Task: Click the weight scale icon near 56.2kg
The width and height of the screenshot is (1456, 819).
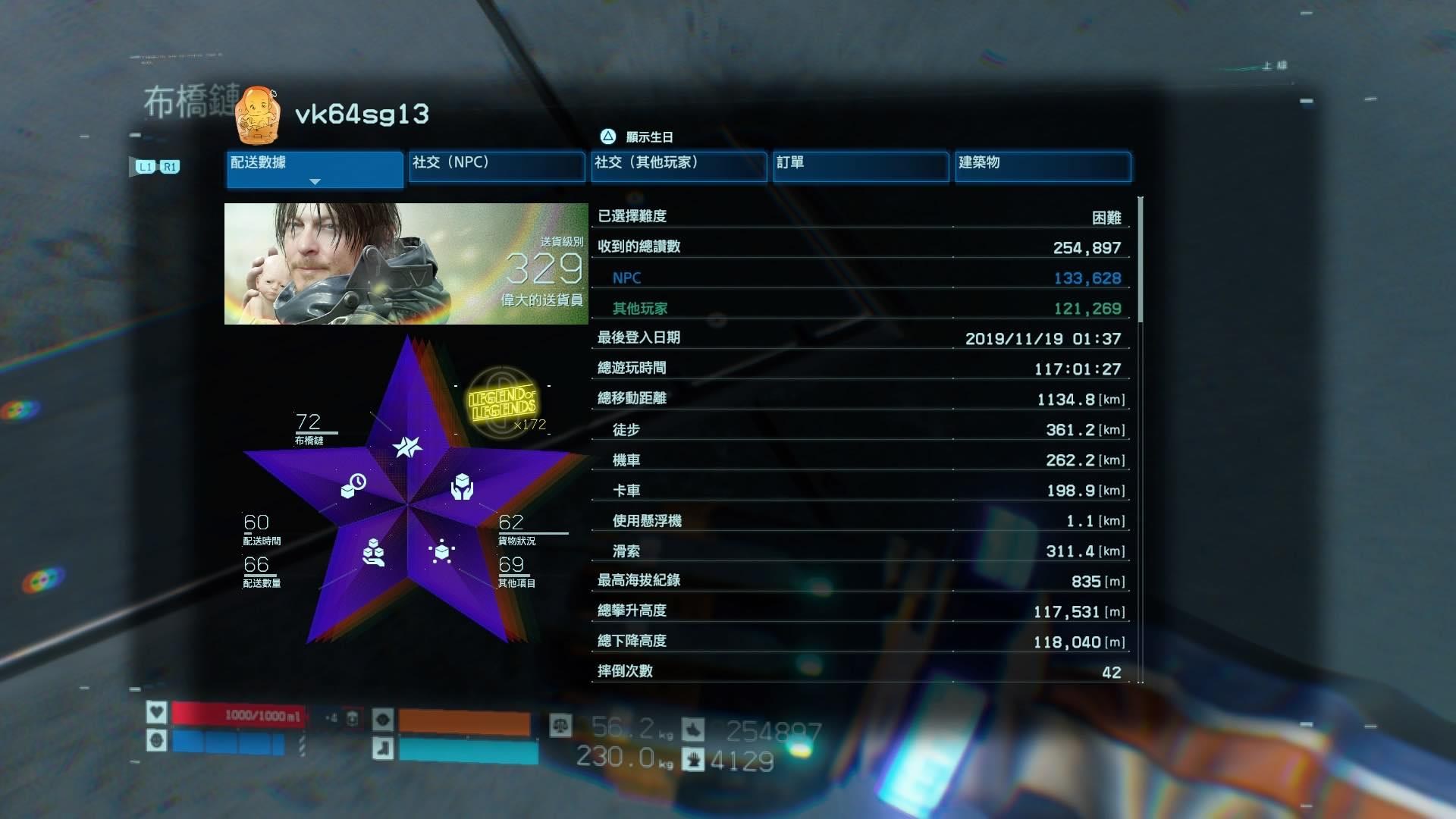Action: 562,725
